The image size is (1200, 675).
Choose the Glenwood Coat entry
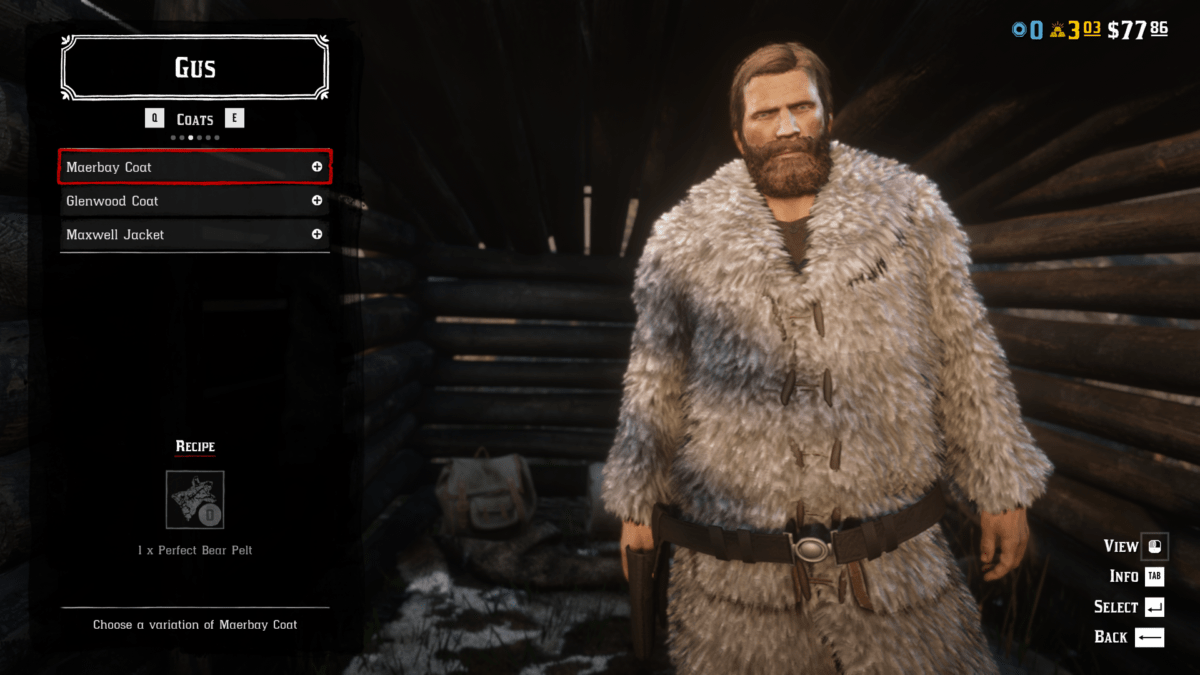180,201
